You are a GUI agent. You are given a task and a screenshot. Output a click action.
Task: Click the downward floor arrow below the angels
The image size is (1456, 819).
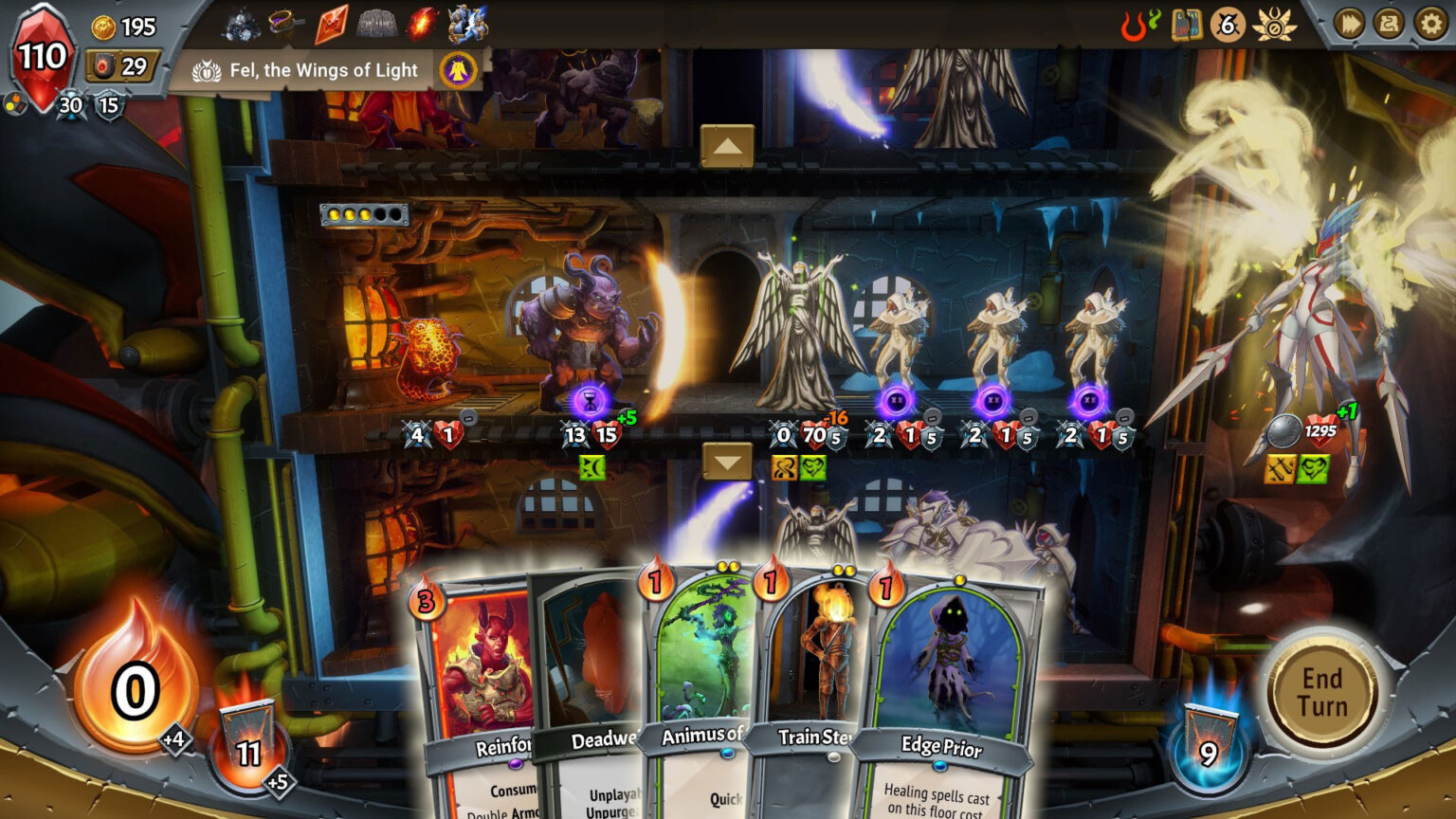727,462
